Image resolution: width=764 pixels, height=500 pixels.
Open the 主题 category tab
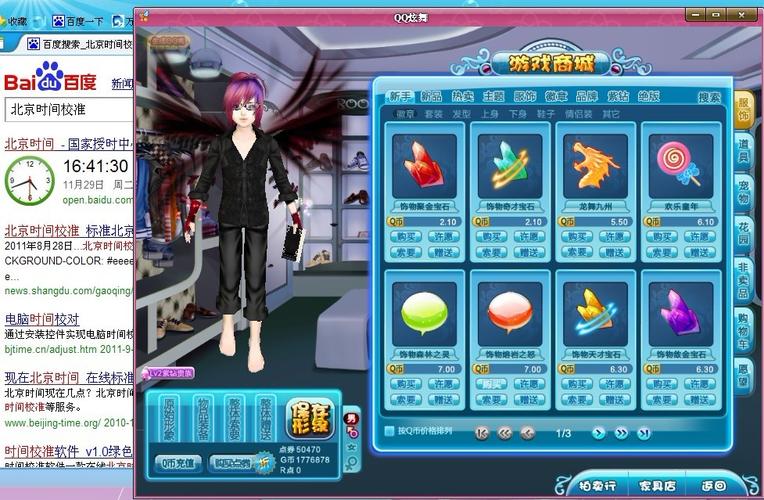click(493, 97)
